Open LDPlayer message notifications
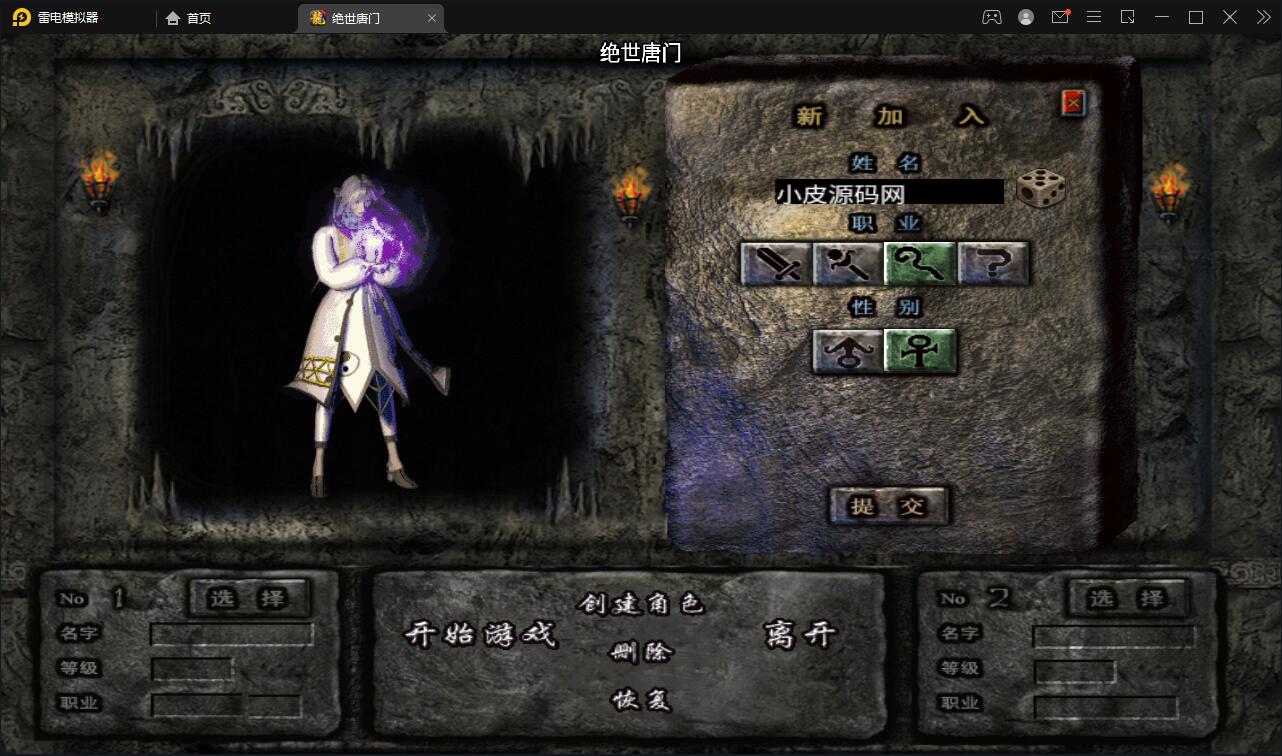The height and width of the screenshot is (756, 1282). [1060, 17]
